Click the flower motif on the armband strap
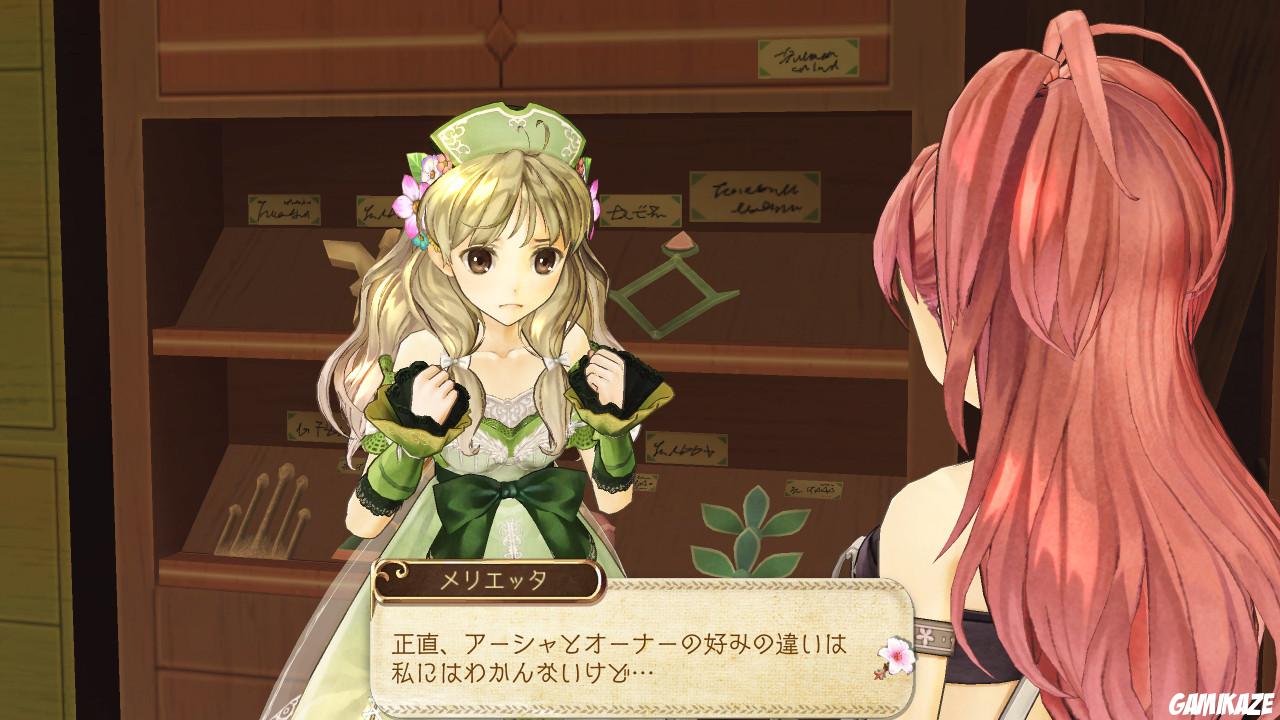The width and height of the screenshot is (1280, 720). tap(925, 636)
